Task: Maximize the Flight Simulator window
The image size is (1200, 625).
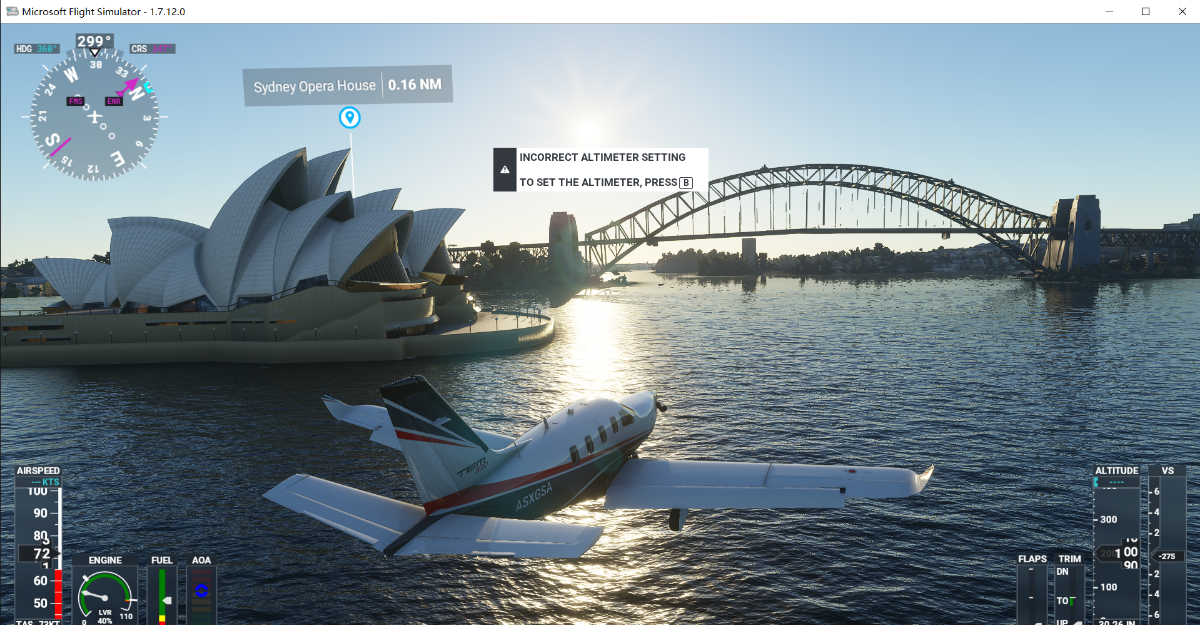Action: pos(1145,11)
